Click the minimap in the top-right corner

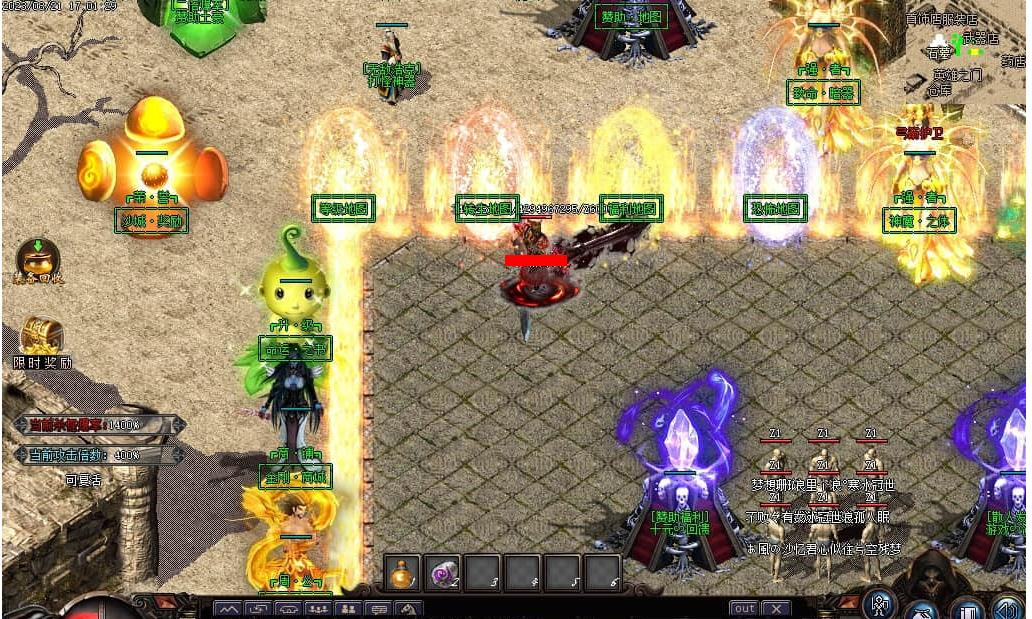click(x=964, y=52)
